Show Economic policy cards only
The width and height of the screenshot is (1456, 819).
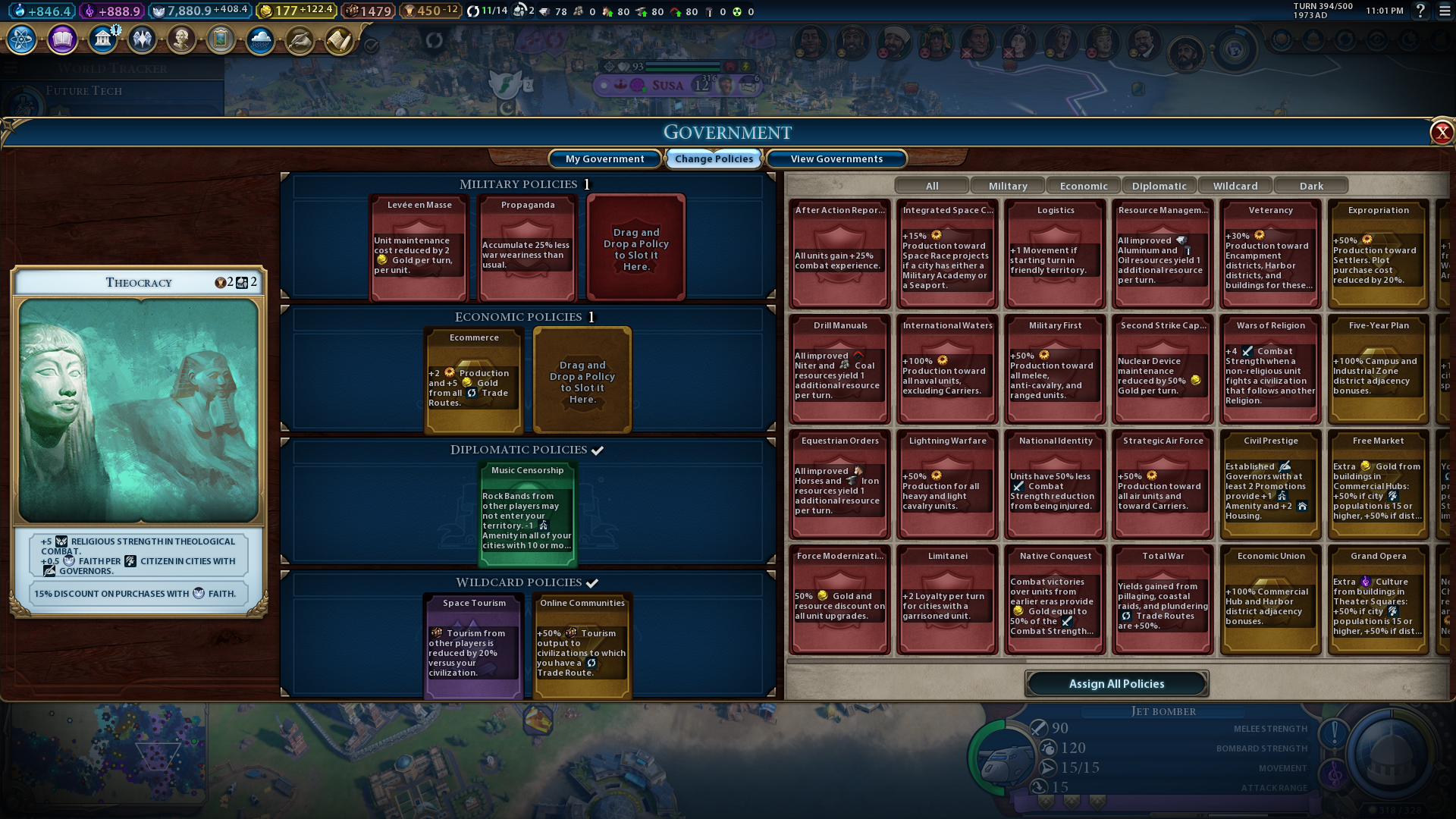tap(1083, 186)
